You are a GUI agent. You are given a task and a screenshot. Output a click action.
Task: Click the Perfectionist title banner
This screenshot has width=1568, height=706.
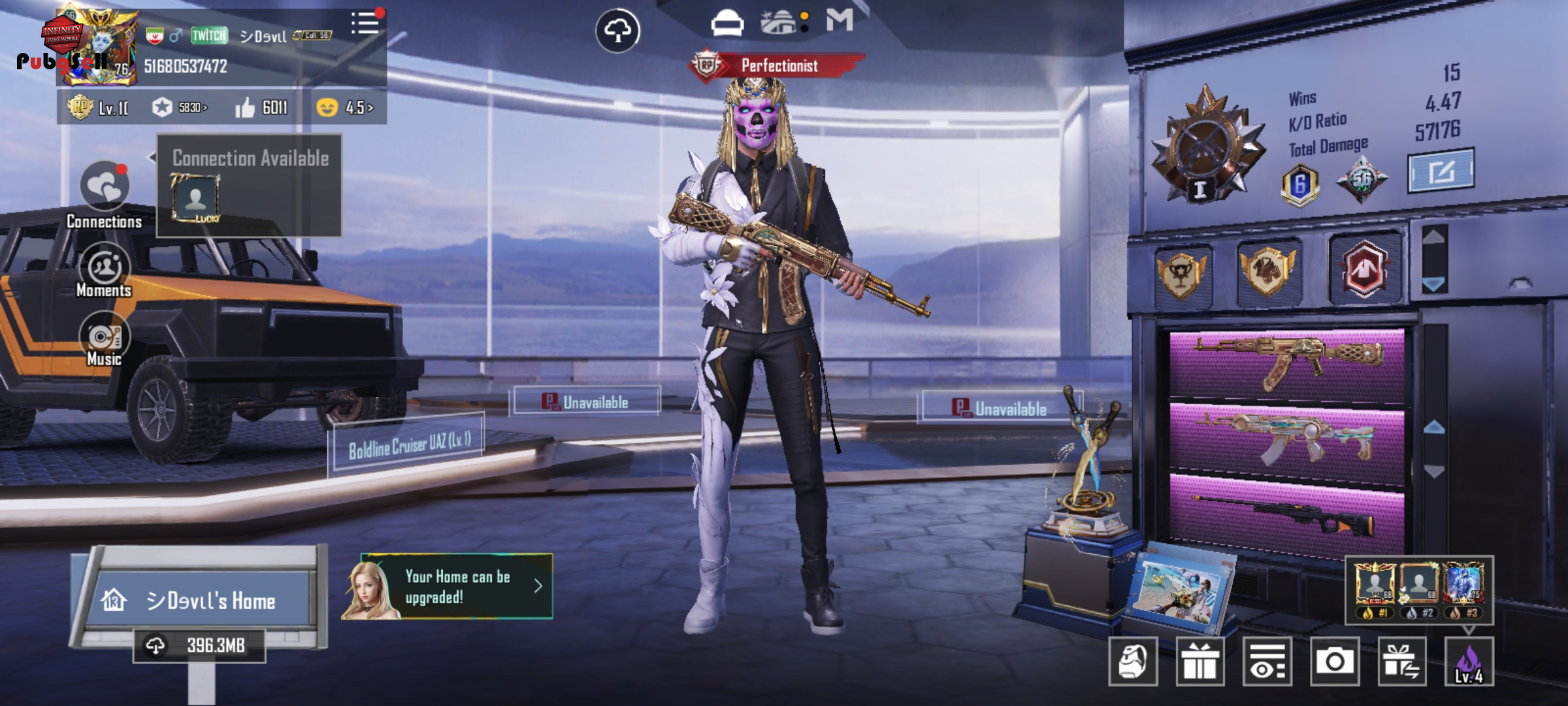point(779,65)
